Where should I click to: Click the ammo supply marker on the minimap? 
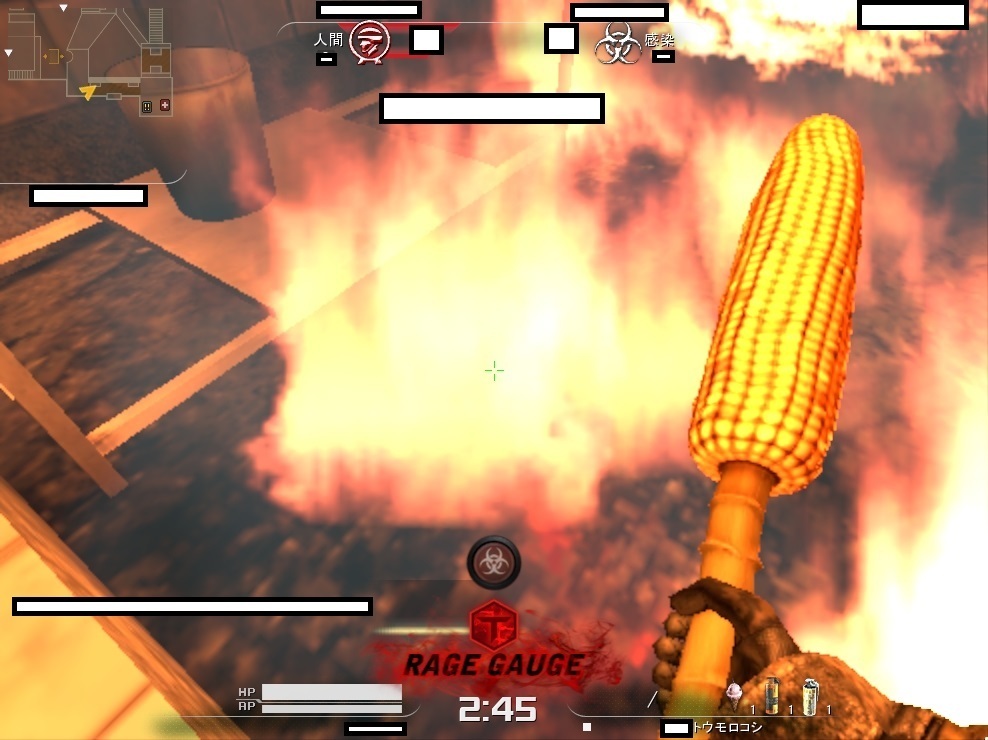(147, 106)
